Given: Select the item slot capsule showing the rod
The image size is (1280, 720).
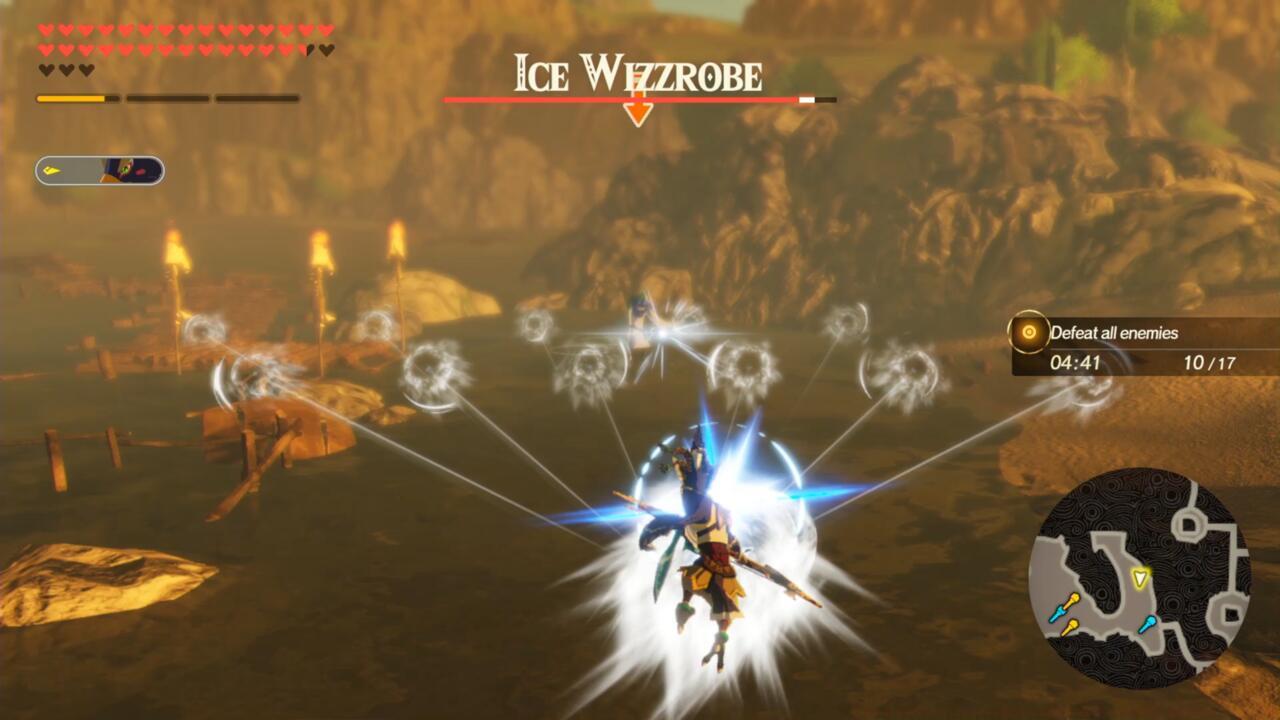Looking at the screenshot, I should (100, 170).
